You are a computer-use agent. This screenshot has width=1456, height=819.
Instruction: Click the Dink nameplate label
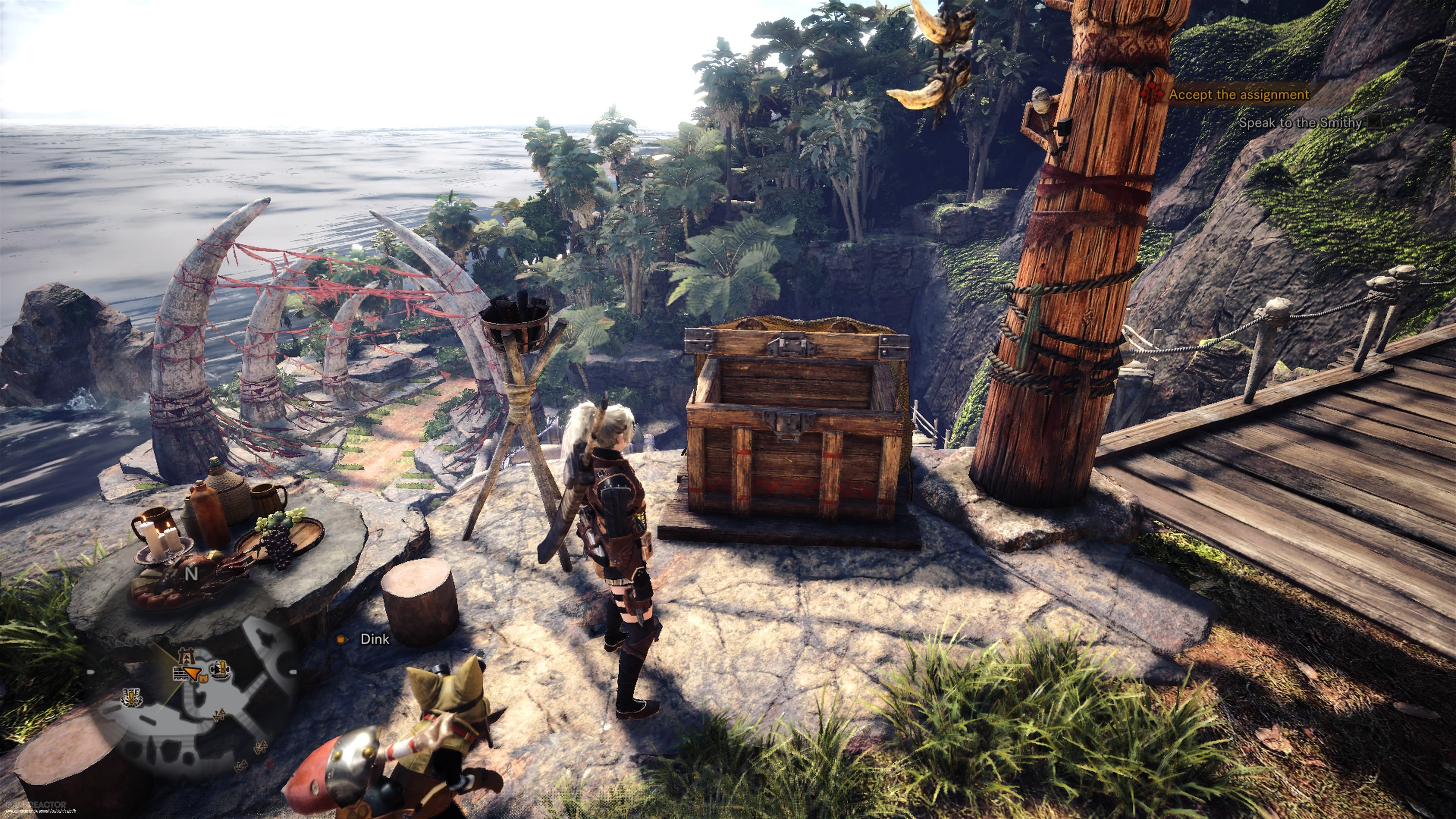click(x=374, y=639)
